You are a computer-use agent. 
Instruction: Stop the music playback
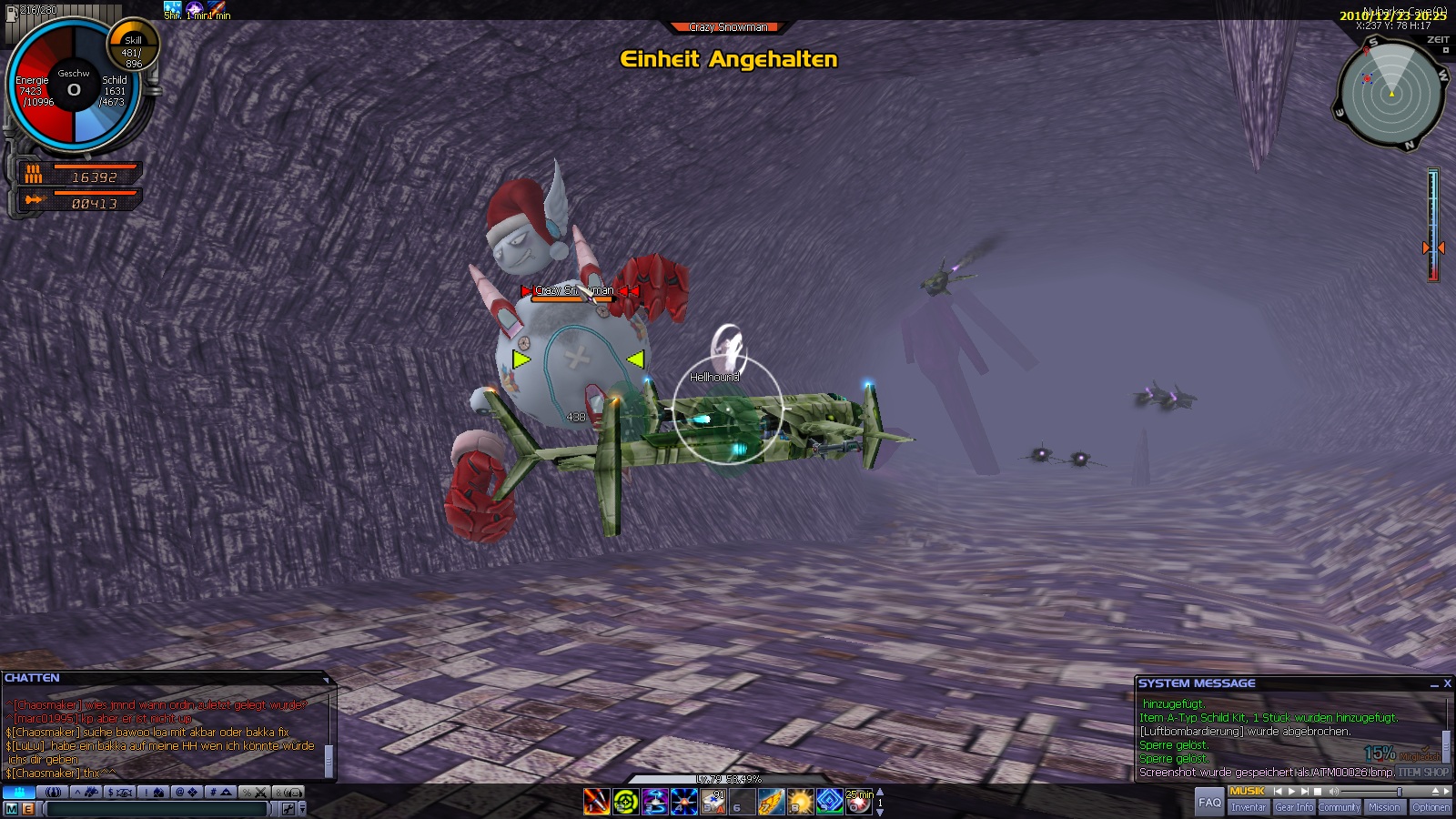(x=1317, y=792)
